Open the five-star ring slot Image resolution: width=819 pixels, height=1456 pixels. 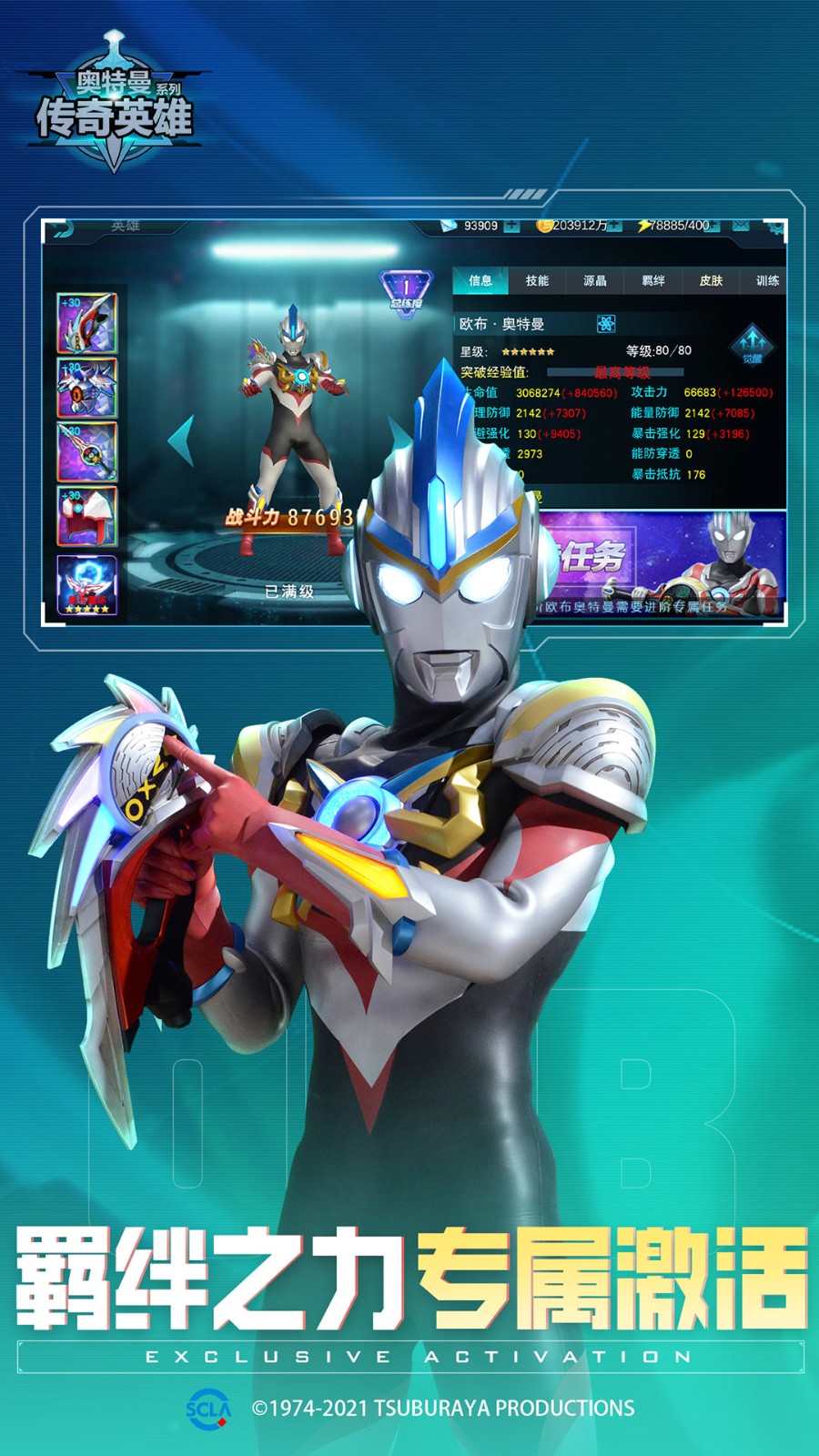click(87, 584)
